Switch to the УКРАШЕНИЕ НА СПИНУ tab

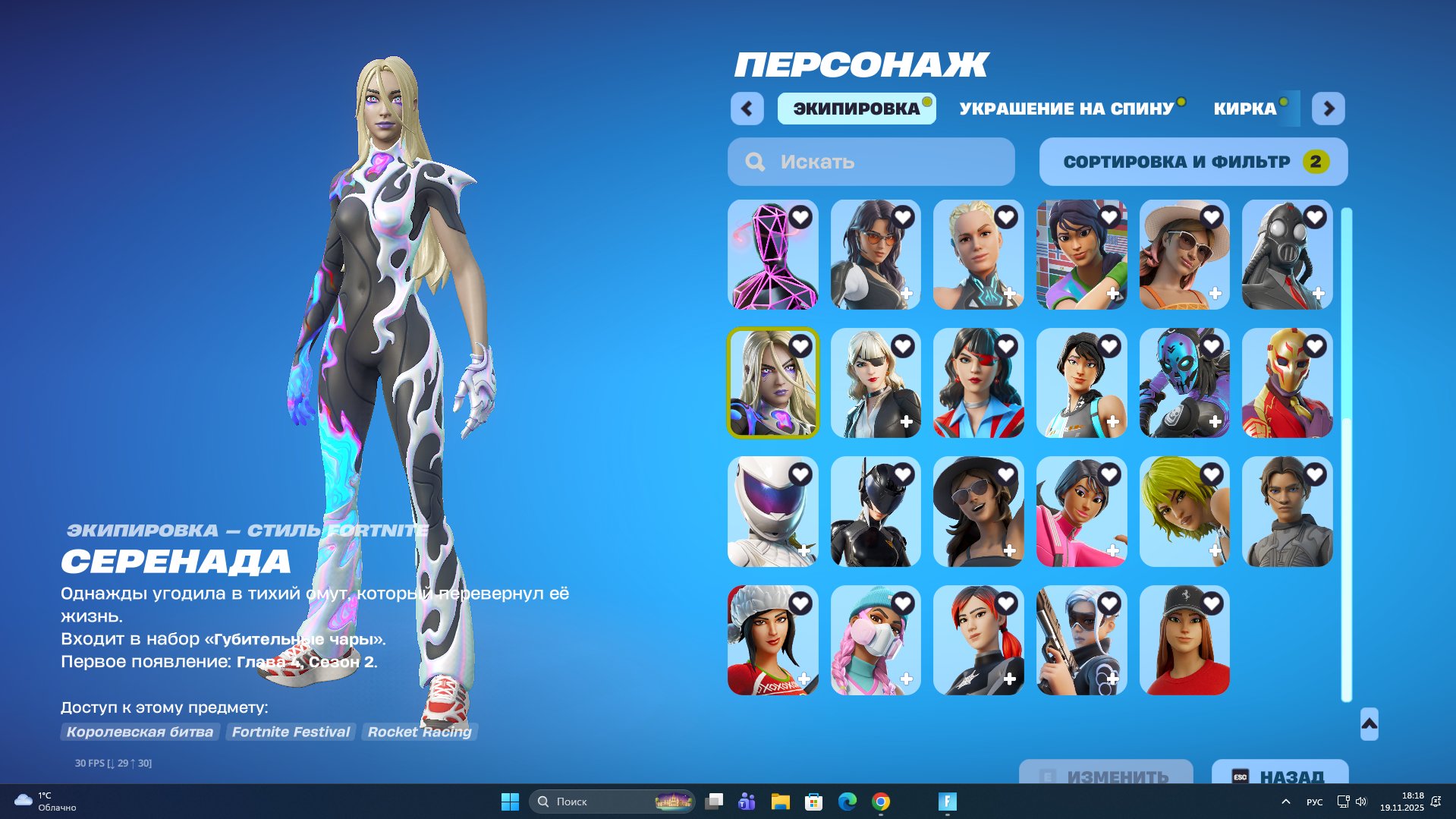[1065, 109]
